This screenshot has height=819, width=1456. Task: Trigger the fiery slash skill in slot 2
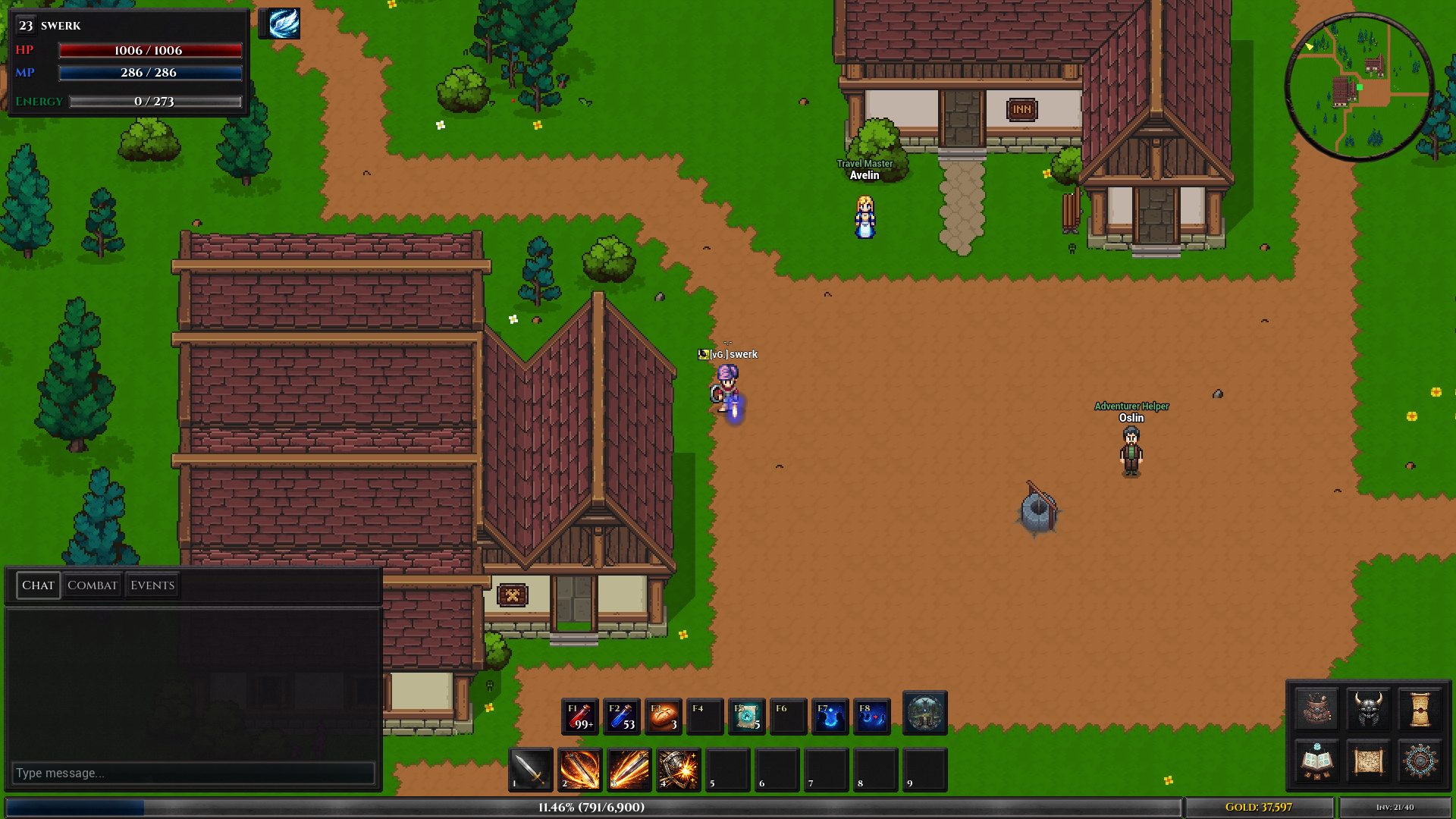click(579, 770)
